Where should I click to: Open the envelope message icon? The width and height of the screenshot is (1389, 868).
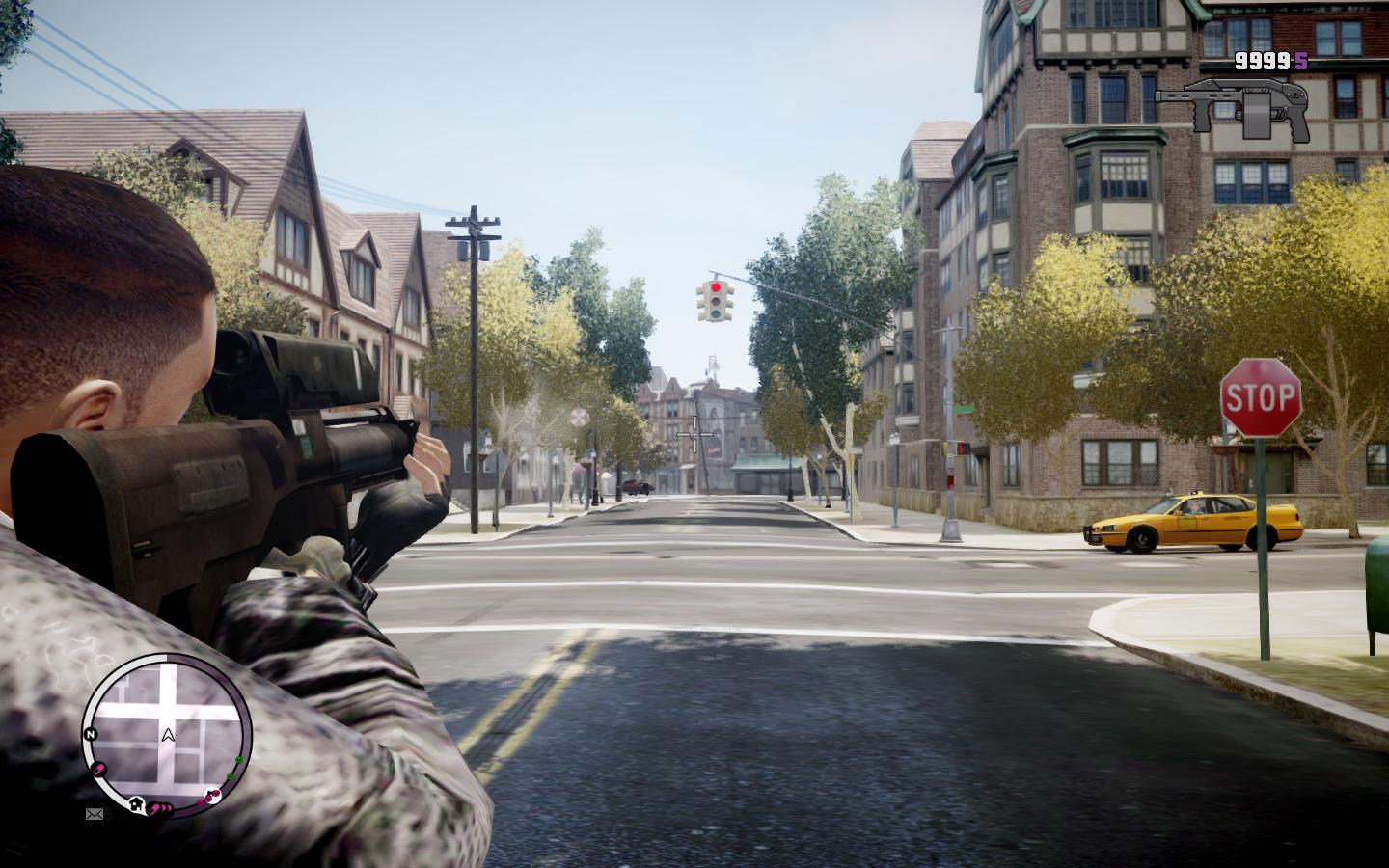point(95,814)
